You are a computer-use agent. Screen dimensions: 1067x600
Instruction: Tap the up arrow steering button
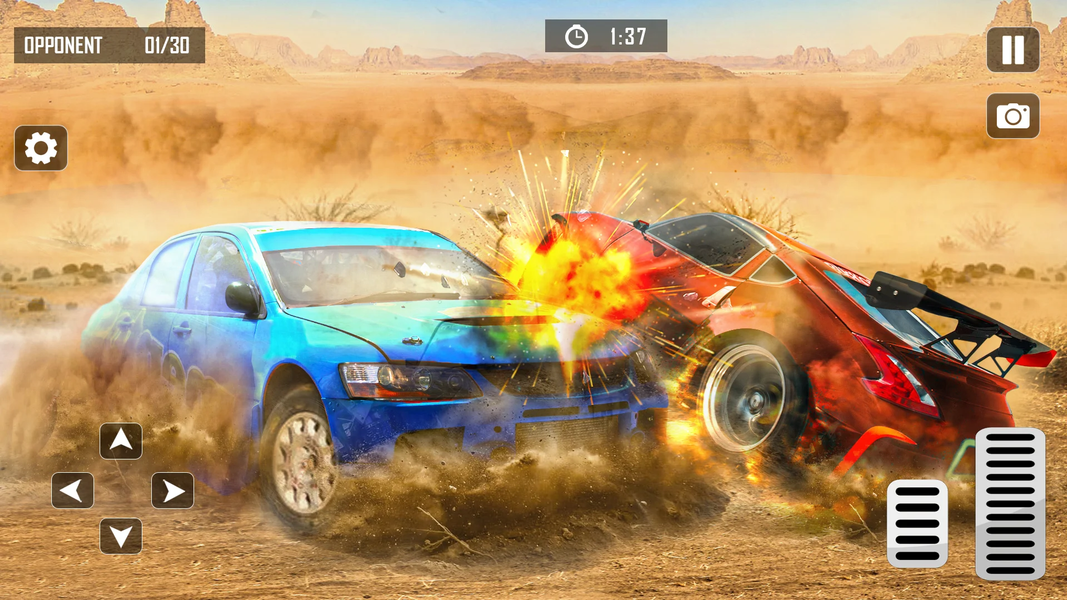pyautogui.click(x=121, y=441)
